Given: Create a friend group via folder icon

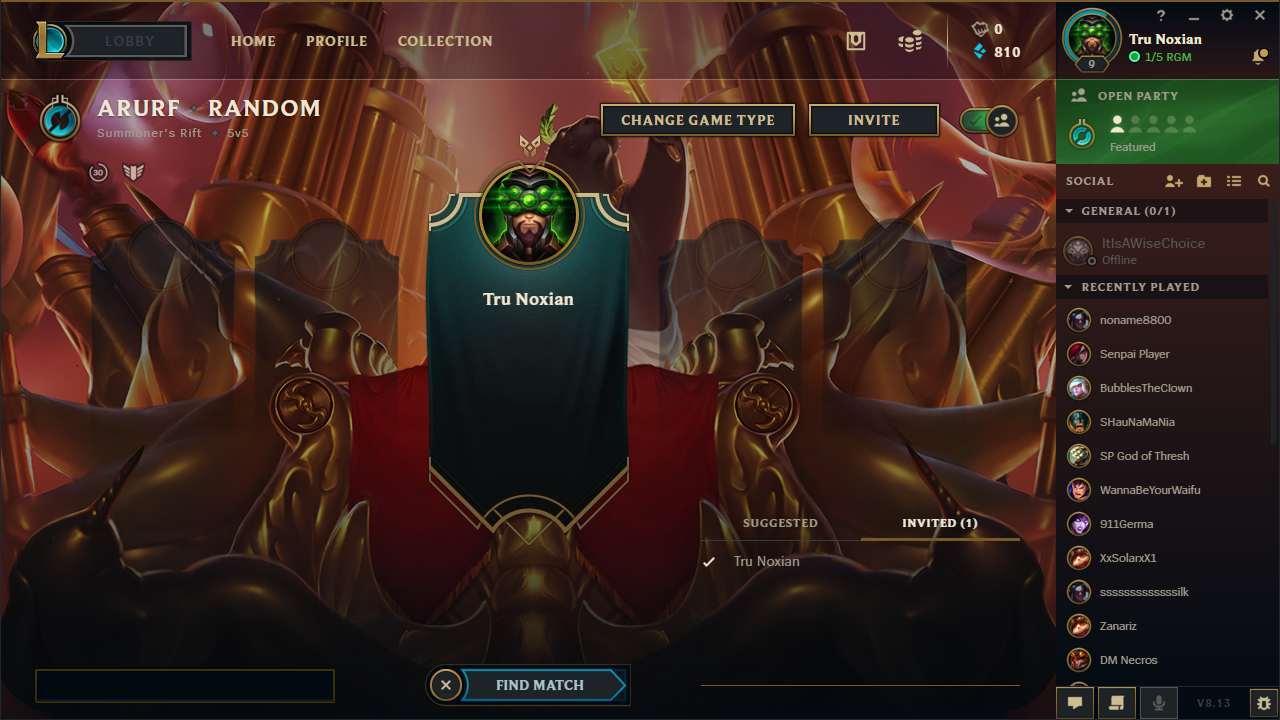Looking at the screenshot, I should tap(1203, 181).
